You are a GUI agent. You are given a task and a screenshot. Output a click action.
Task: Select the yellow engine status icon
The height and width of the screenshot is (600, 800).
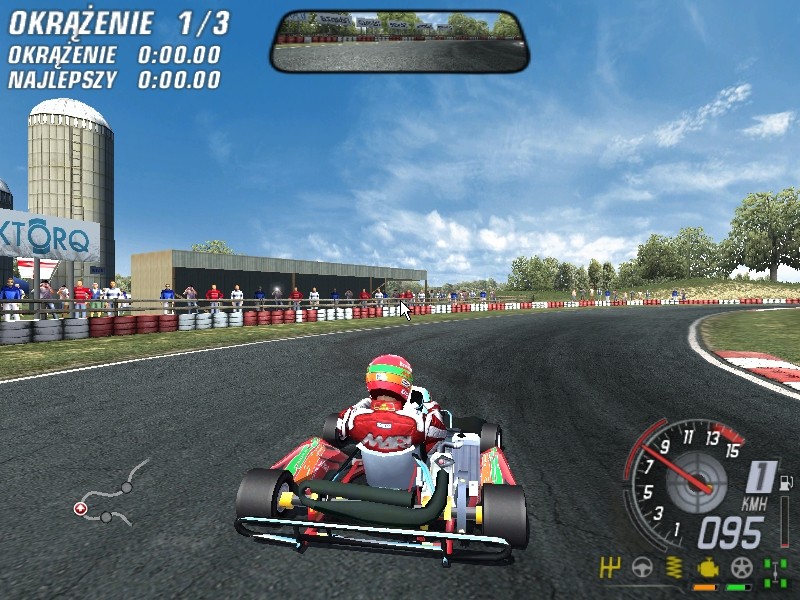tap(708, 568)
